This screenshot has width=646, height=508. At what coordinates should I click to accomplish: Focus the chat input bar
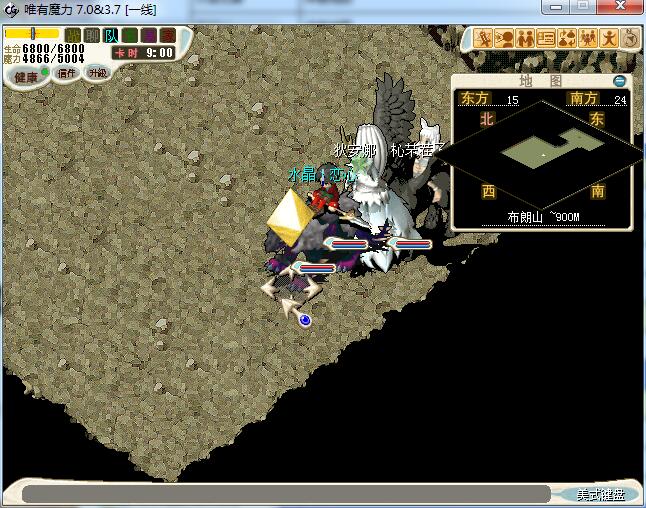285,494
